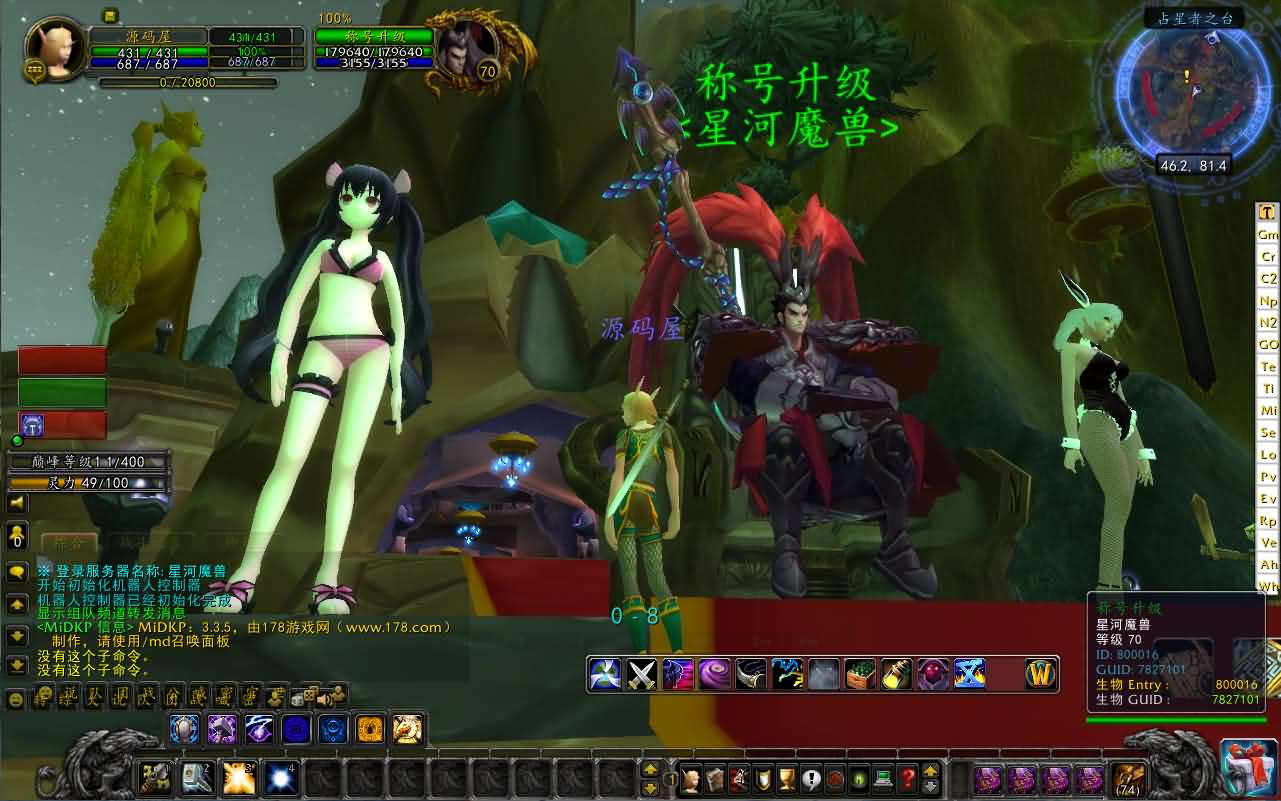
Task: Use the crossed swords ability
Action: point(640,674)
